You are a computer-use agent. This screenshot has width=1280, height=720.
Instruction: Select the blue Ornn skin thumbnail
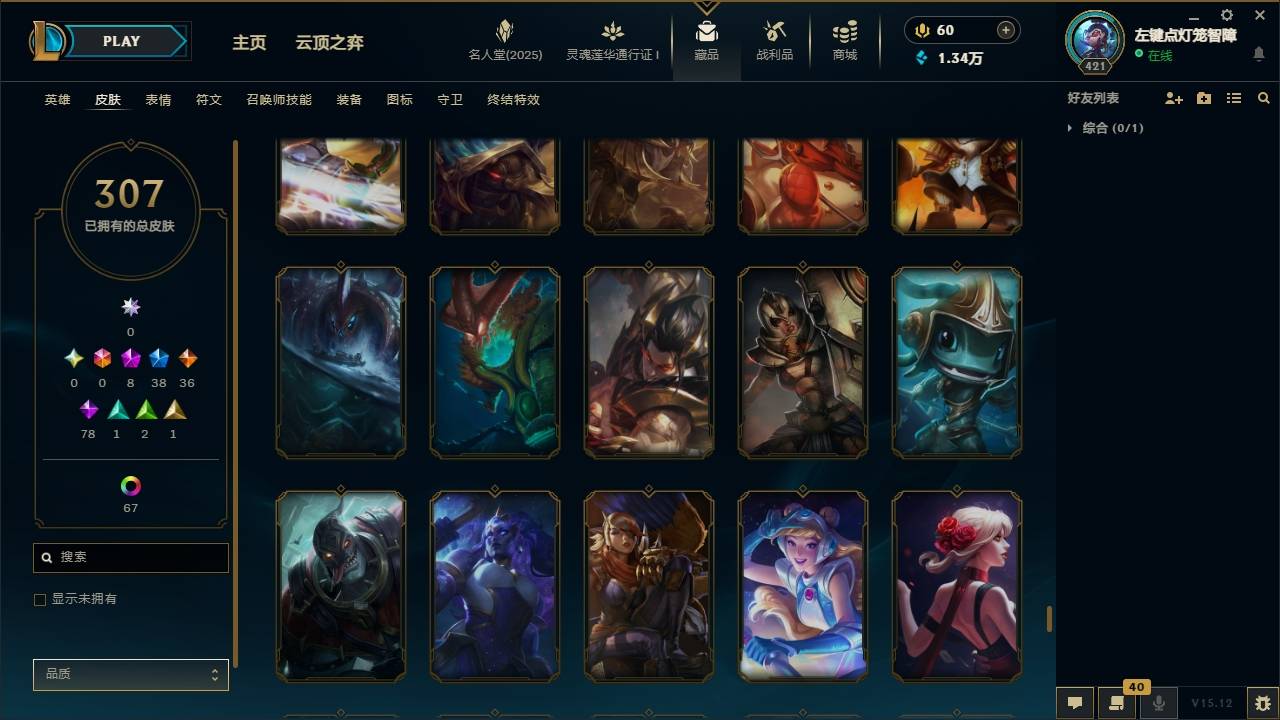(494, 587)
